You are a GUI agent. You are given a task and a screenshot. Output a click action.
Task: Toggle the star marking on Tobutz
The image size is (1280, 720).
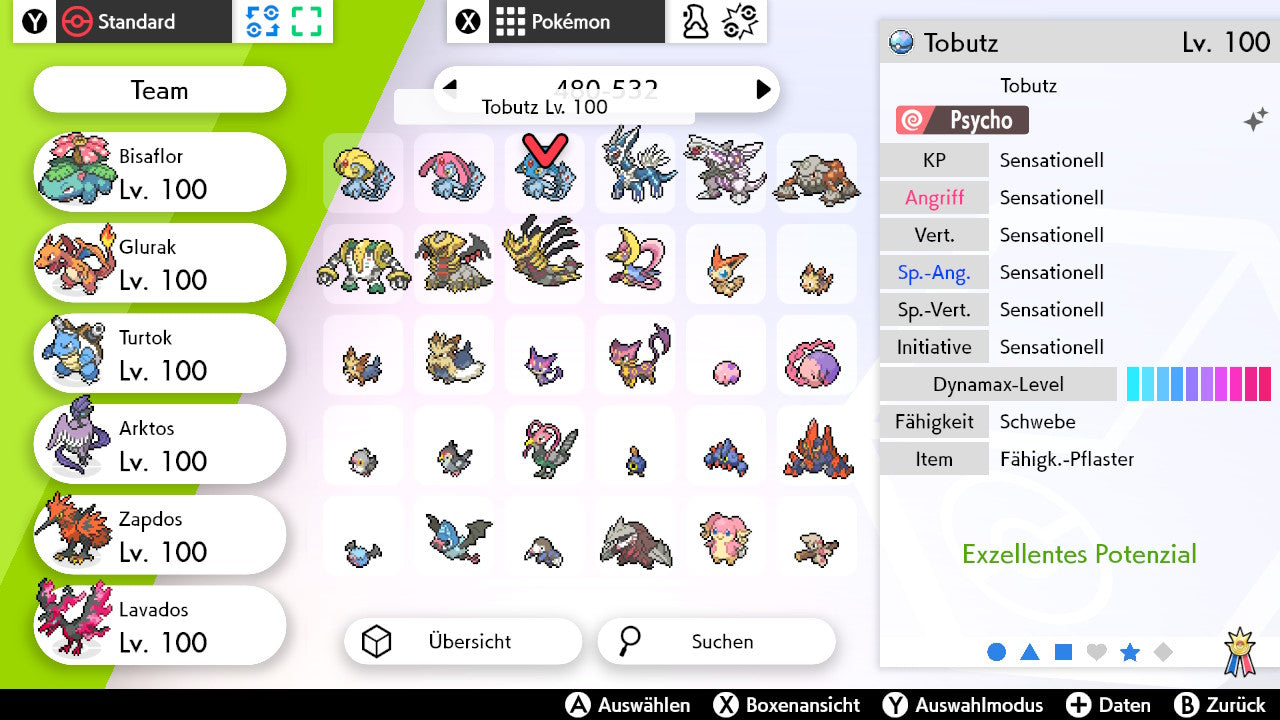[1130, 651]
